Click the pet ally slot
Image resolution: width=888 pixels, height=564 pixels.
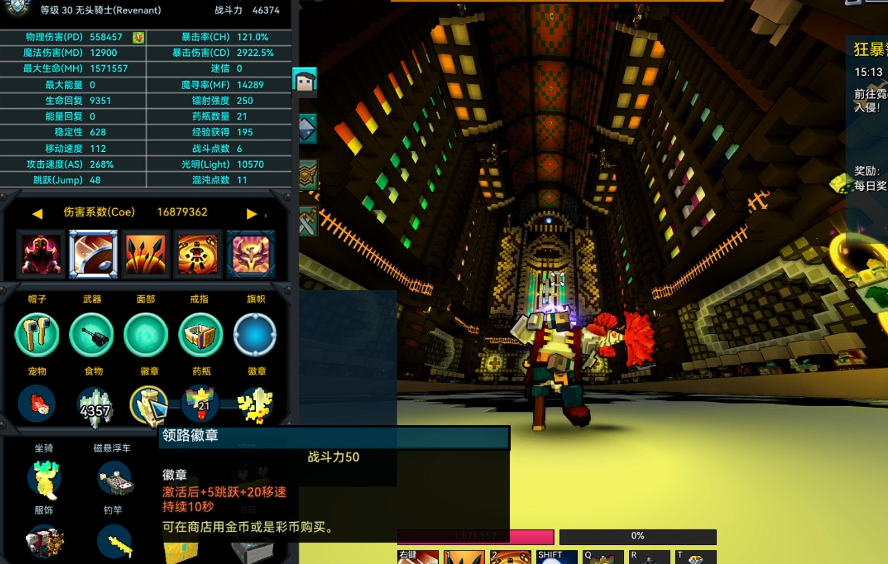point(37,405)
